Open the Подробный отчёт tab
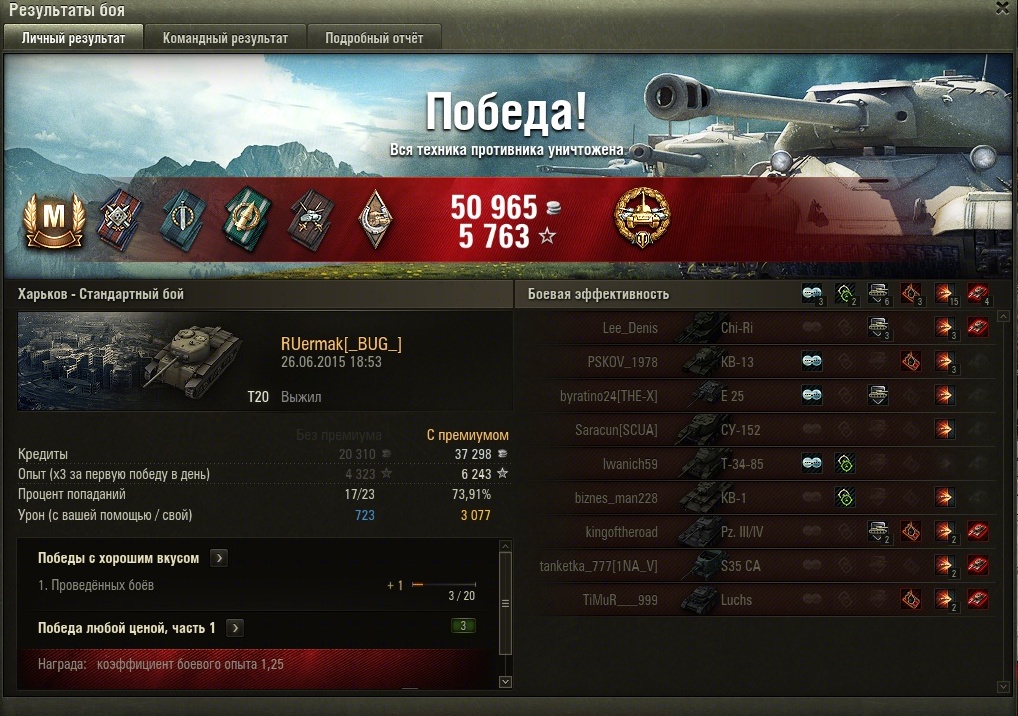 click(x=373, y=38)
